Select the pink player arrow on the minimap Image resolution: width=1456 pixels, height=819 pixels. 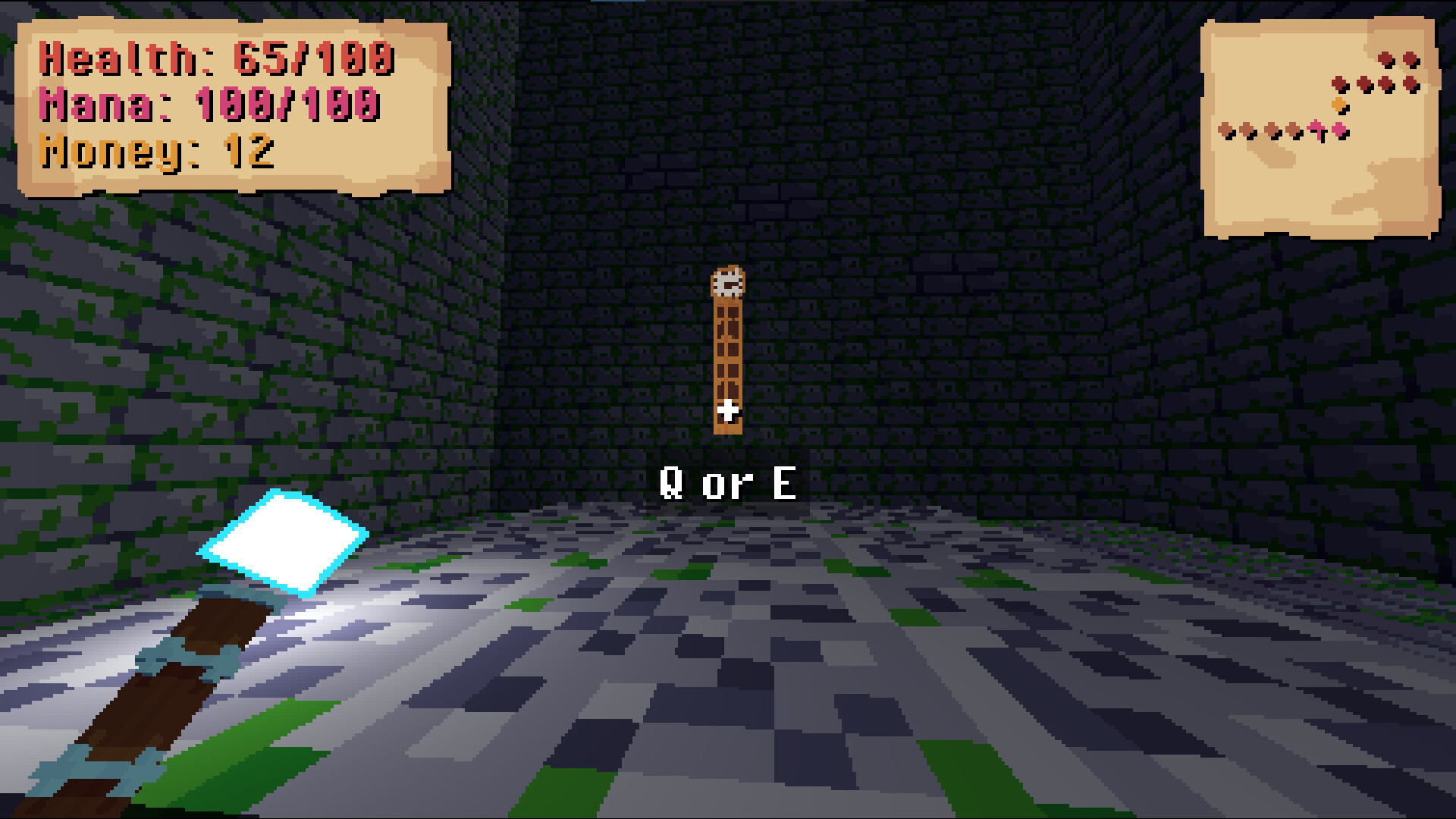1316,129
